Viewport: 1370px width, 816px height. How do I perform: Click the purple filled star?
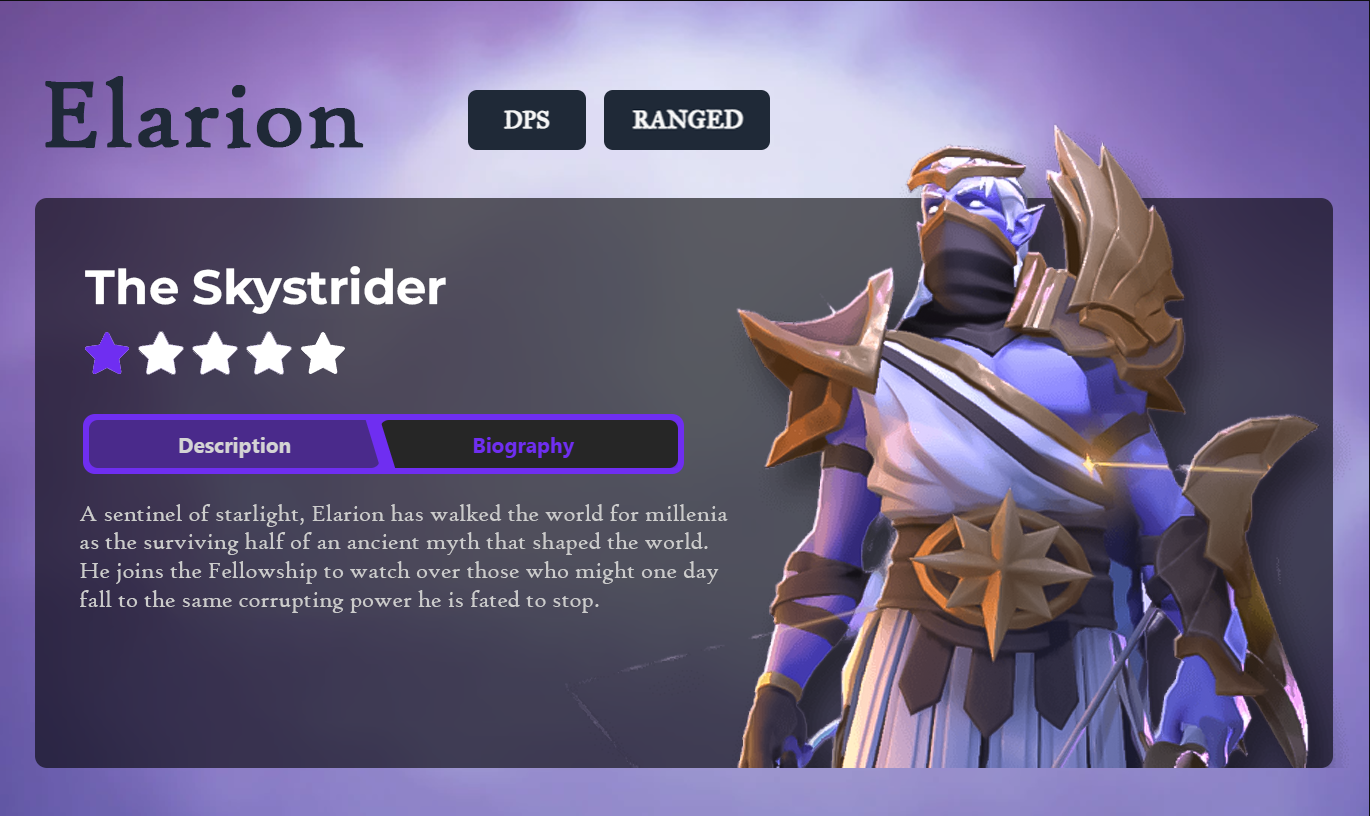point(107,354)
